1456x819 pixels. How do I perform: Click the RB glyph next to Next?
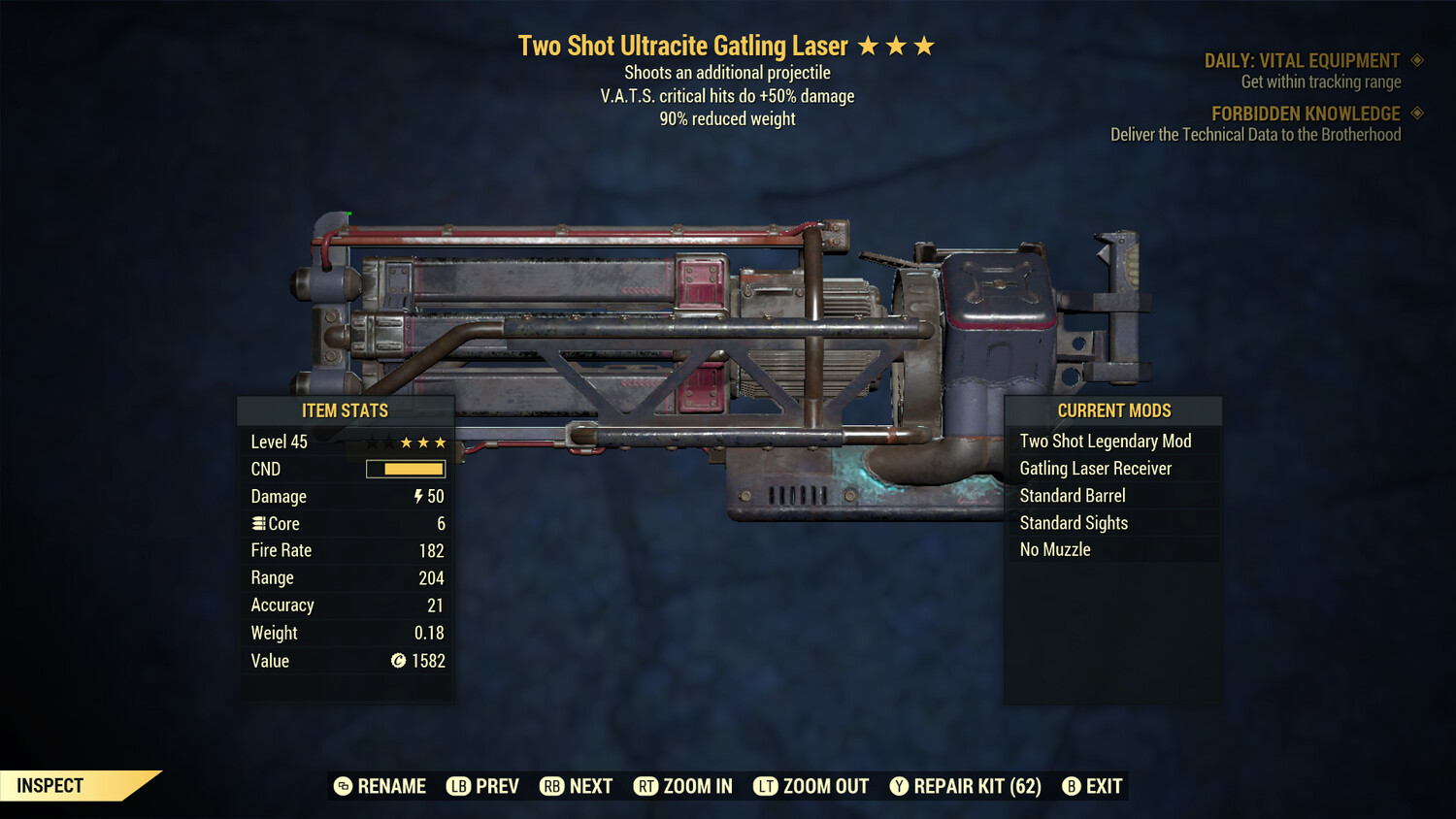point(550,786)
